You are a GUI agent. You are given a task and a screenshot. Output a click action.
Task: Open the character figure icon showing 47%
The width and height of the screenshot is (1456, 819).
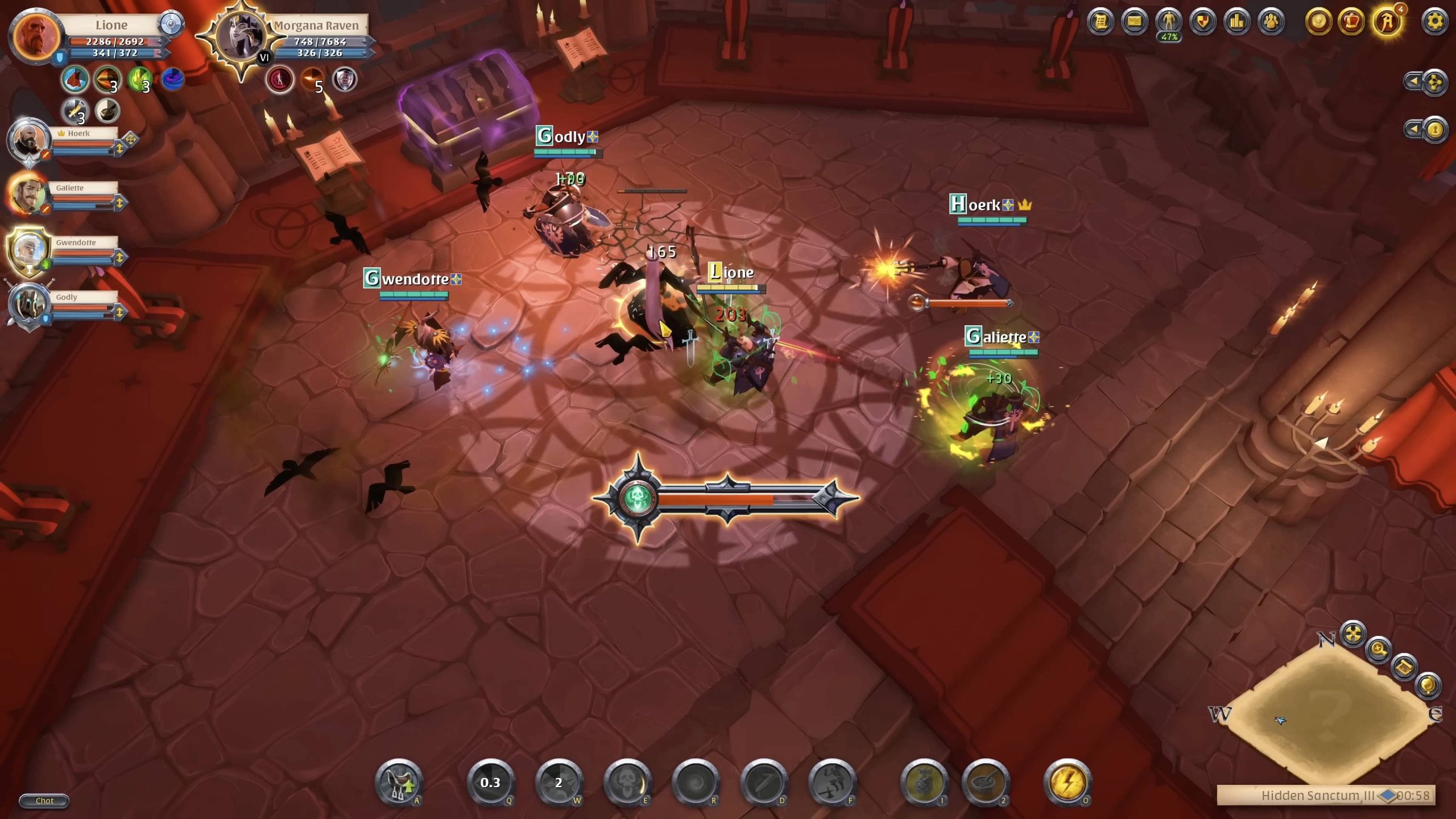point(1169,22)
